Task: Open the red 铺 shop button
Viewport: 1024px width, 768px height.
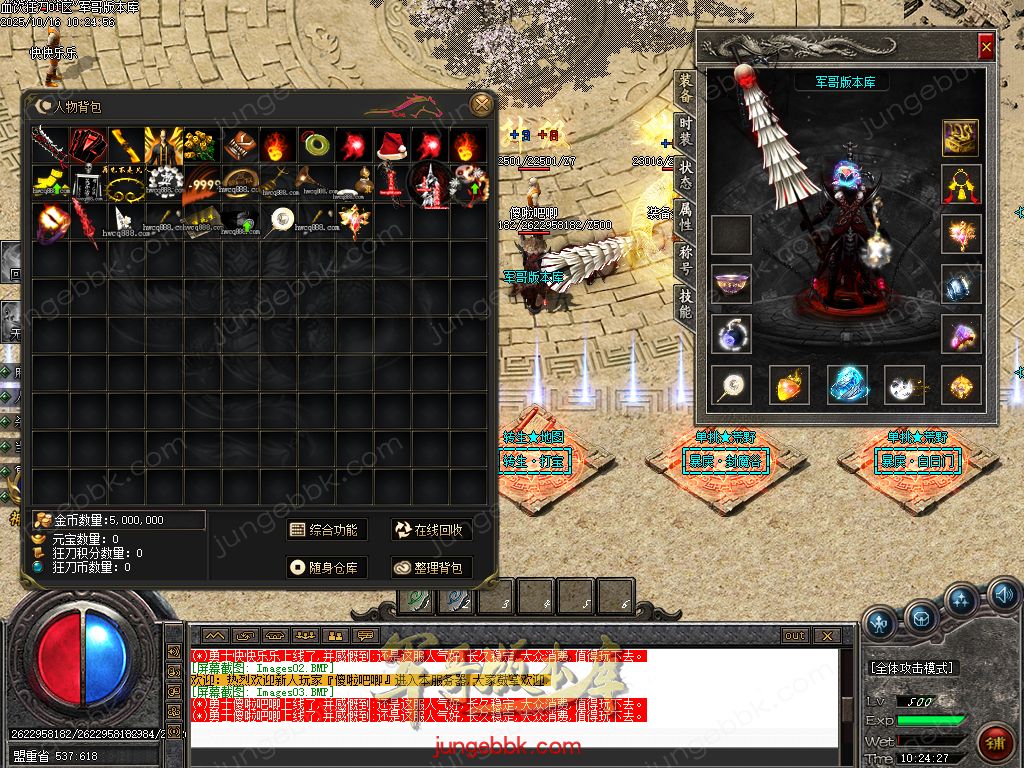Action: pyautogui.click(x=994, y=741)
